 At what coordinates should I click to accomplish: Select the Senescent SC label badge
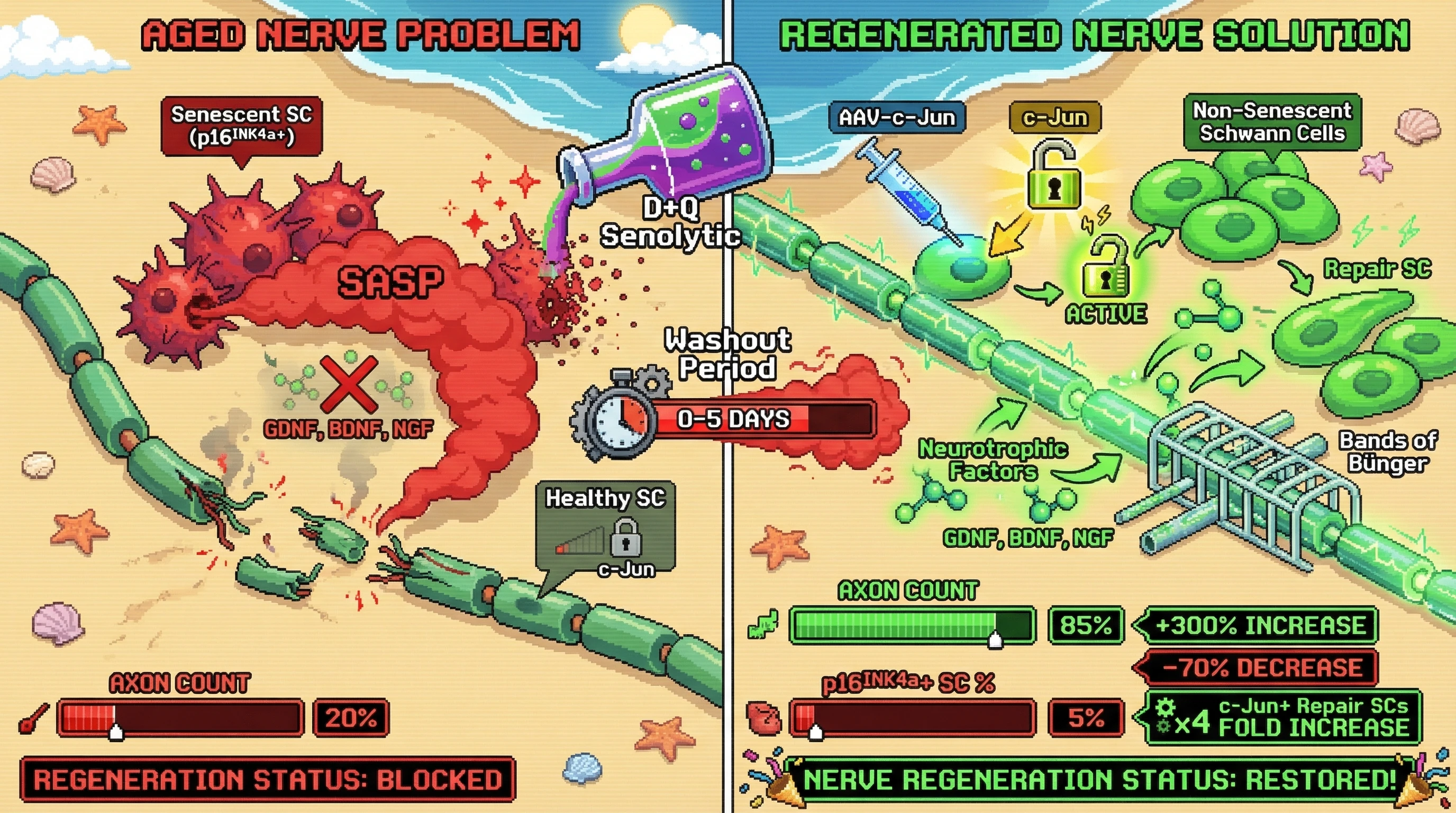pyautogui.click(x=241, y=126)
